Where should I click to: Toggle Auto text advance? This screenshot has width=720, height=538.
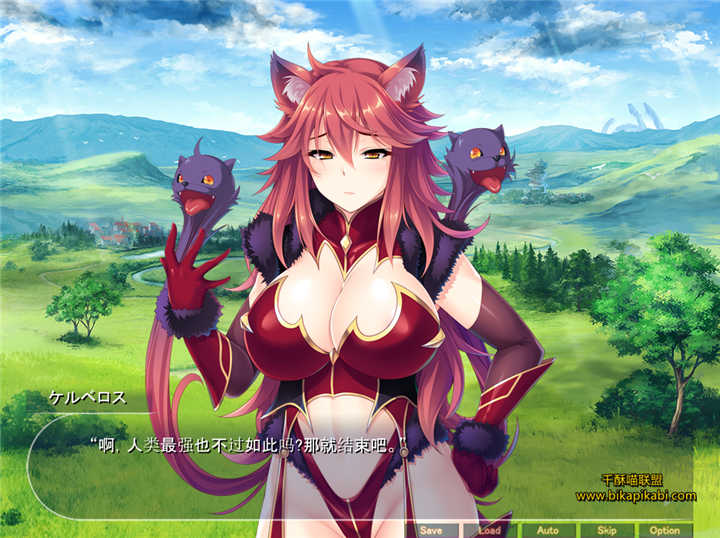(x=547, y=530)
